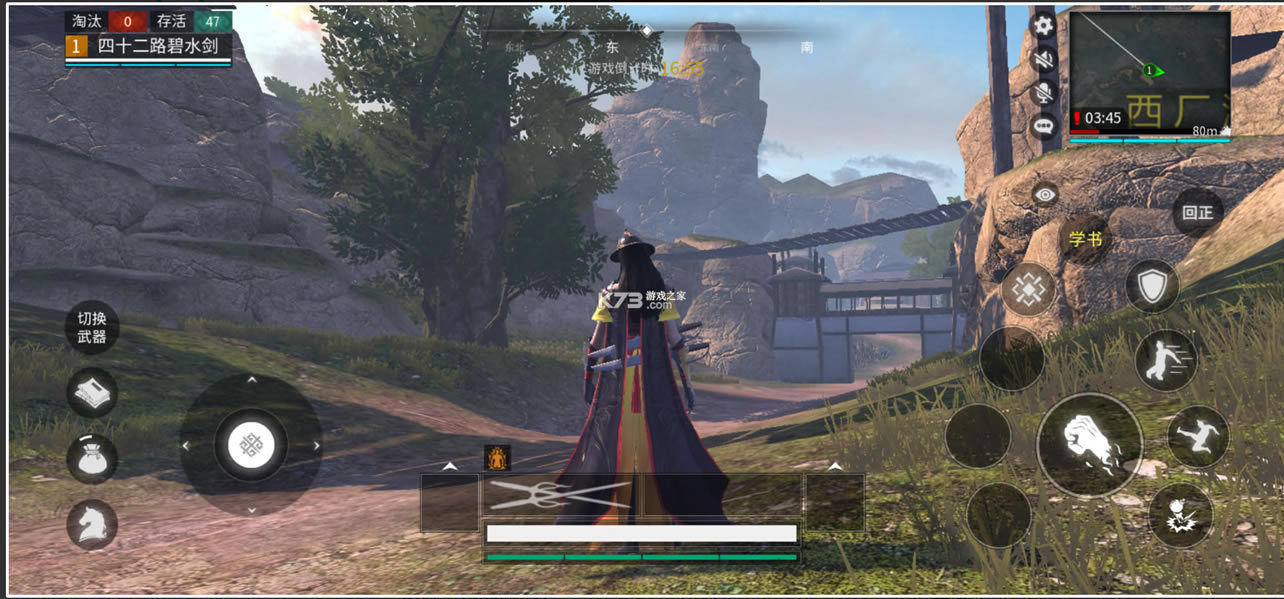Use the ground-slam impact skill
1284x599 pixels.
coord(1180,515)
